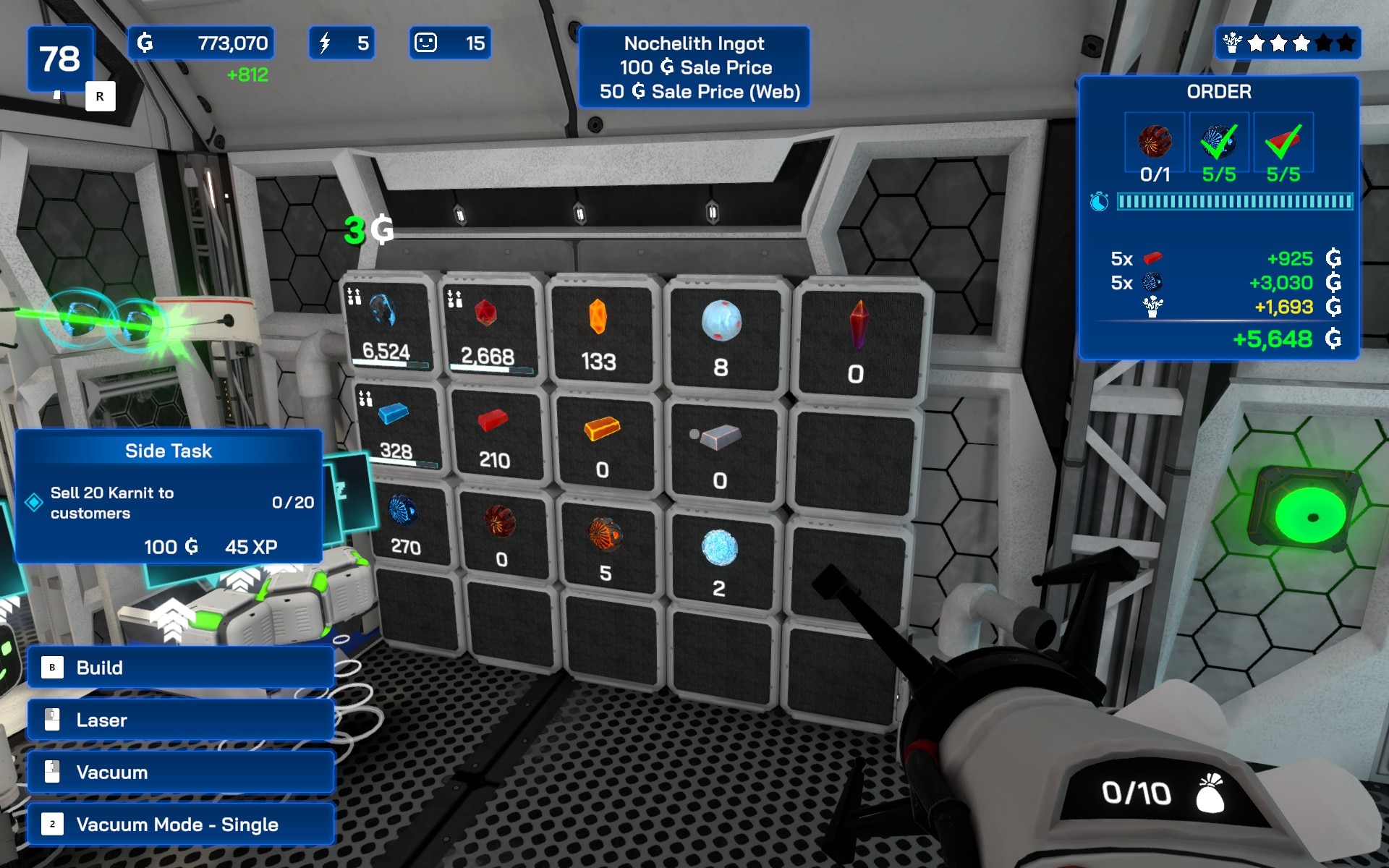Select the red ore slot with 2,668
Screen dimensions: 1389x868
pos(488,329)
